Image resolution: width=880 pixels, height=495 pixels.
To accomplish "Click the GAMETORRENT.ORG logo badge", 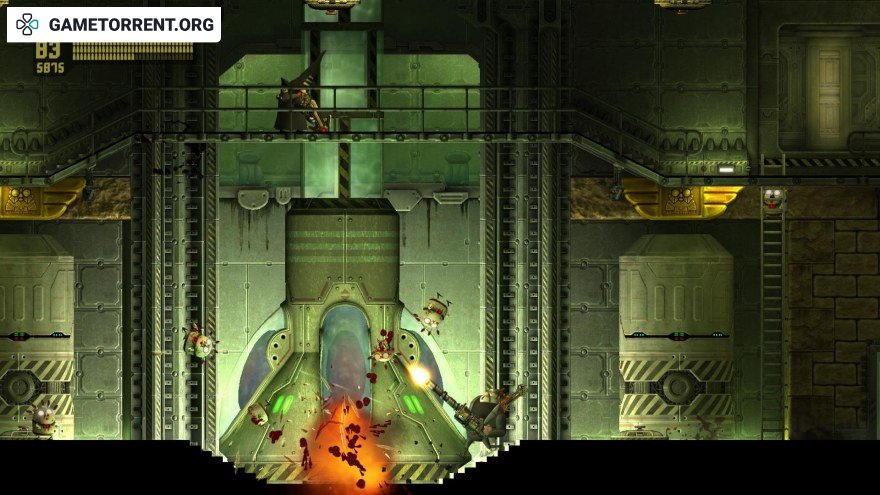I will 114,24.
